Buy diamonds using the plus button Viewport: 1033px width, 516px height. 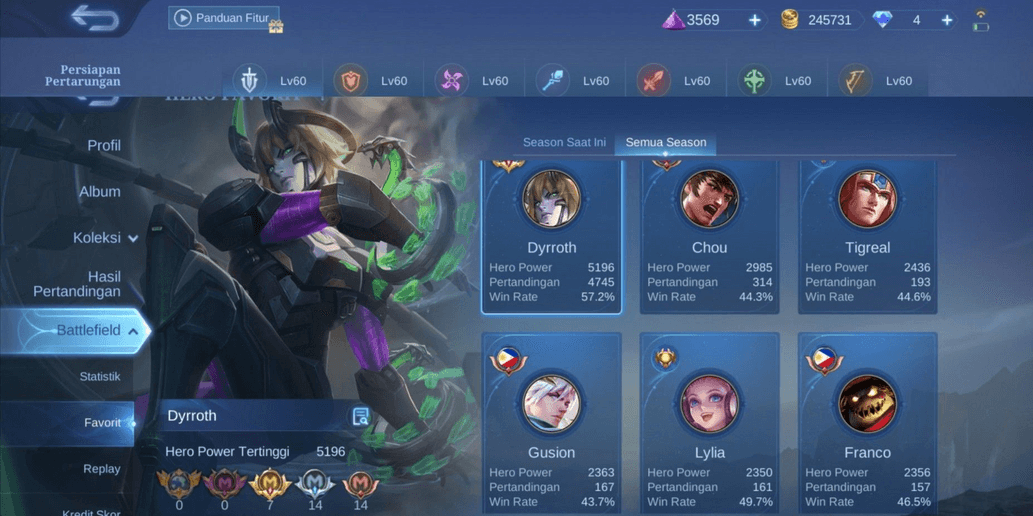coord(946,20)
